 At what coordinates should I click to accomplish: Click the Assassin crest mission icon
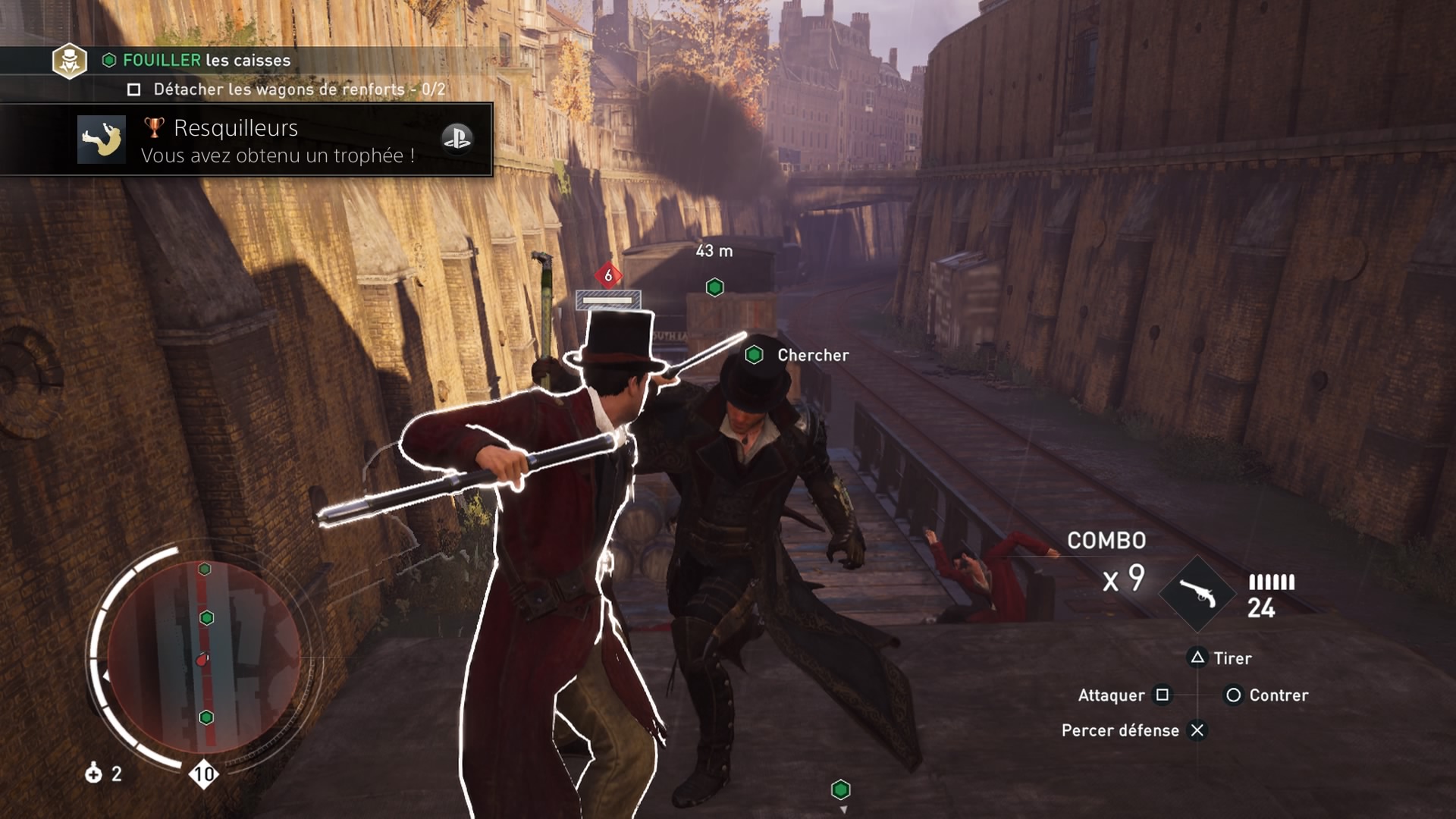coord(69,61)
